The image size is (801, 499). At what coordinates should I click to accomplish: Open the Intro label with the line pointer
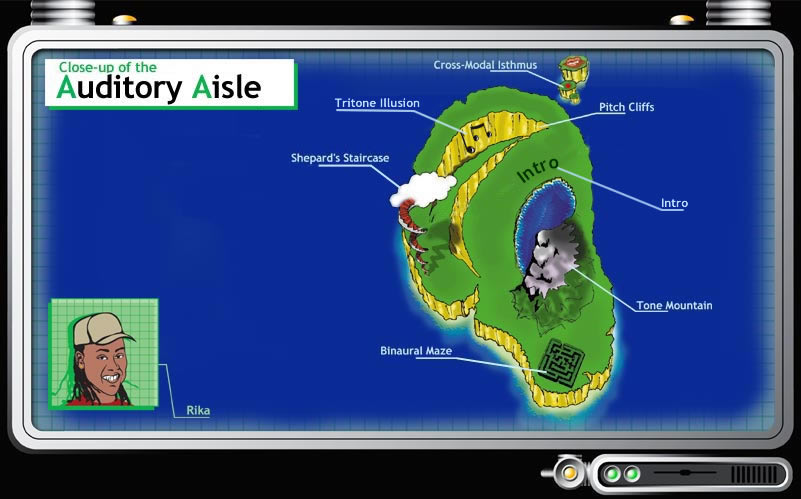[674, 203]
